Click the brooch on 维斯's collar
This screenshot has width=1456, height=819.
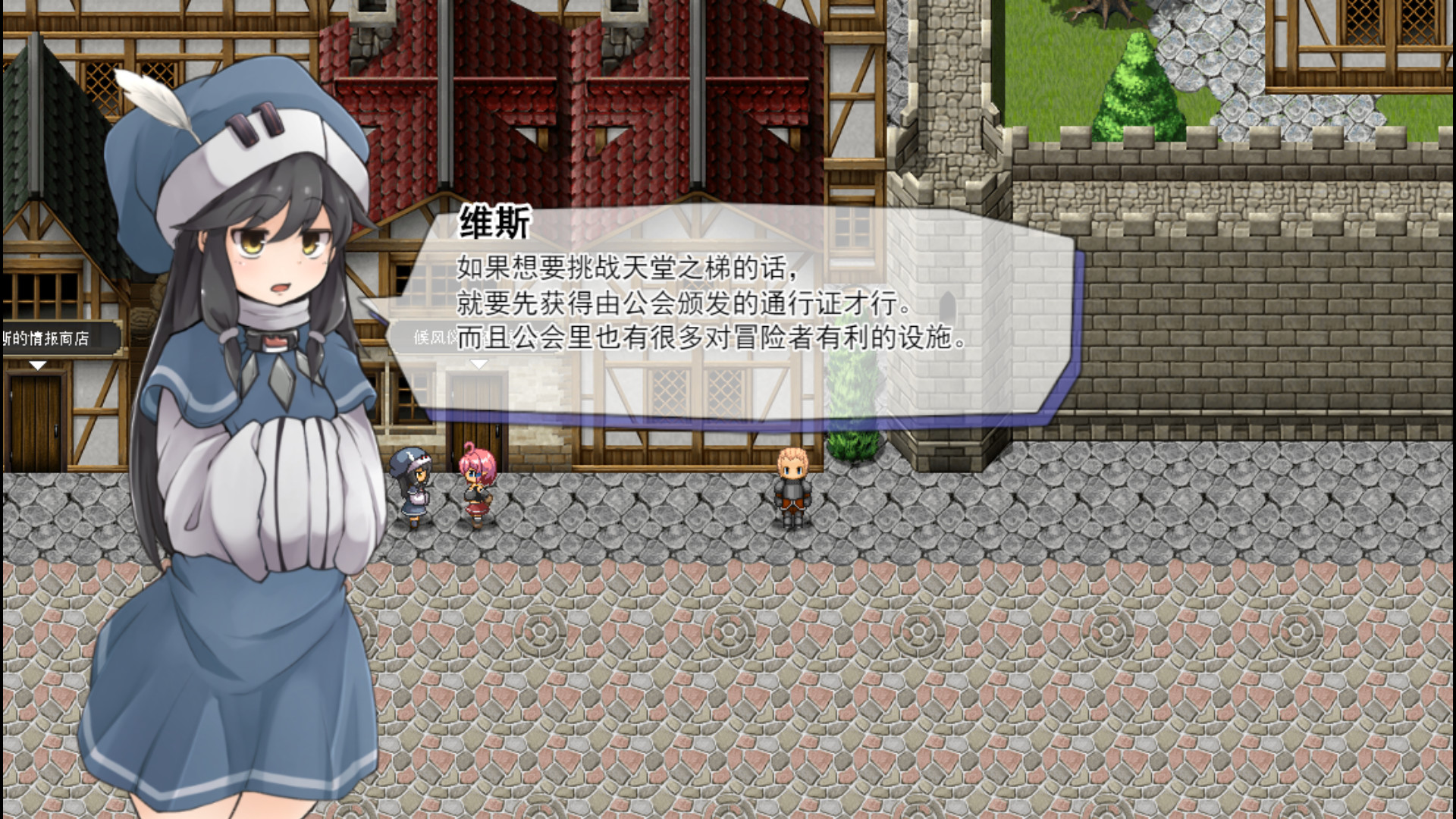275,340
